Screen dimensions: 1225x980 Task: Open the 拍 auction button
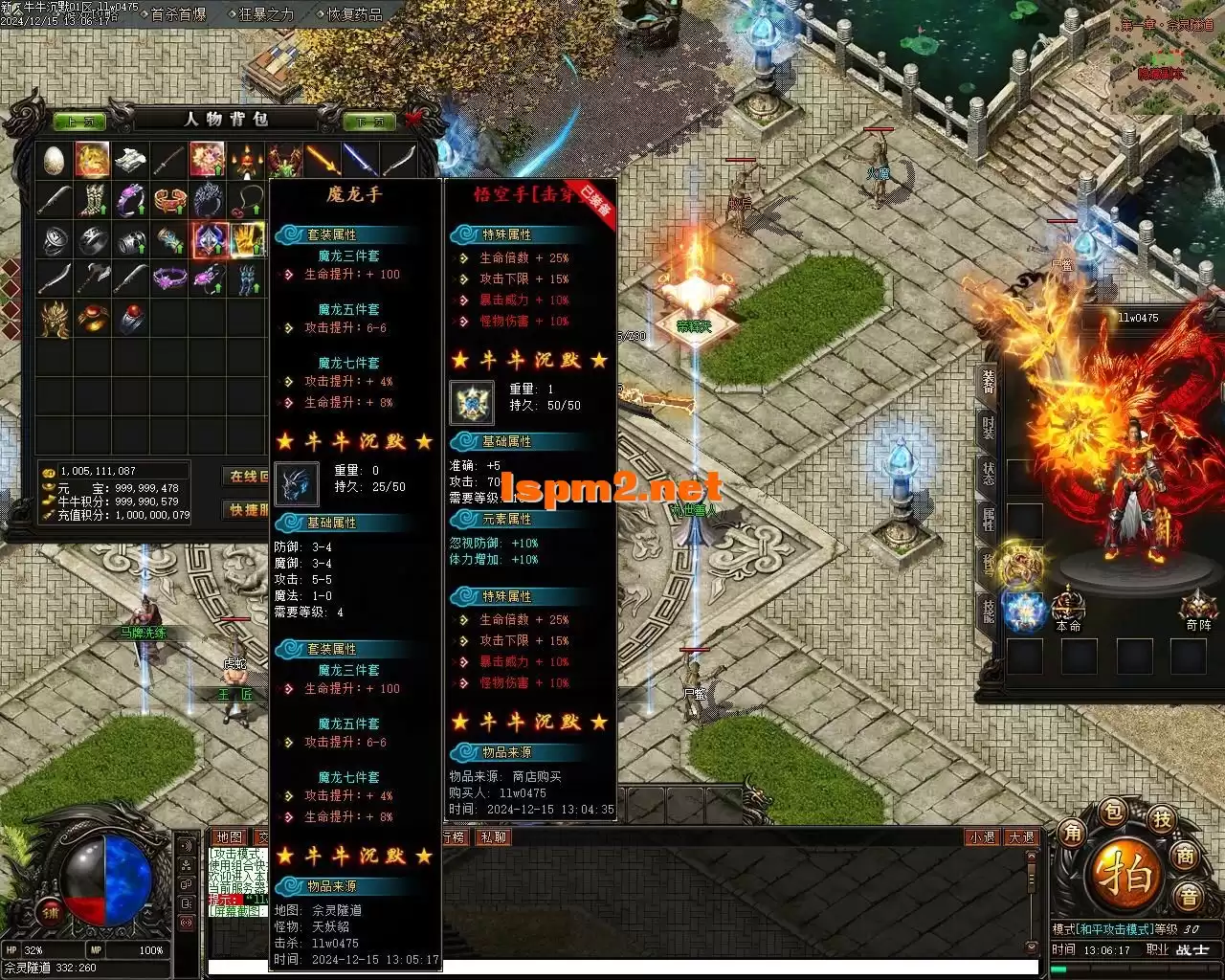coord(1128,874)
